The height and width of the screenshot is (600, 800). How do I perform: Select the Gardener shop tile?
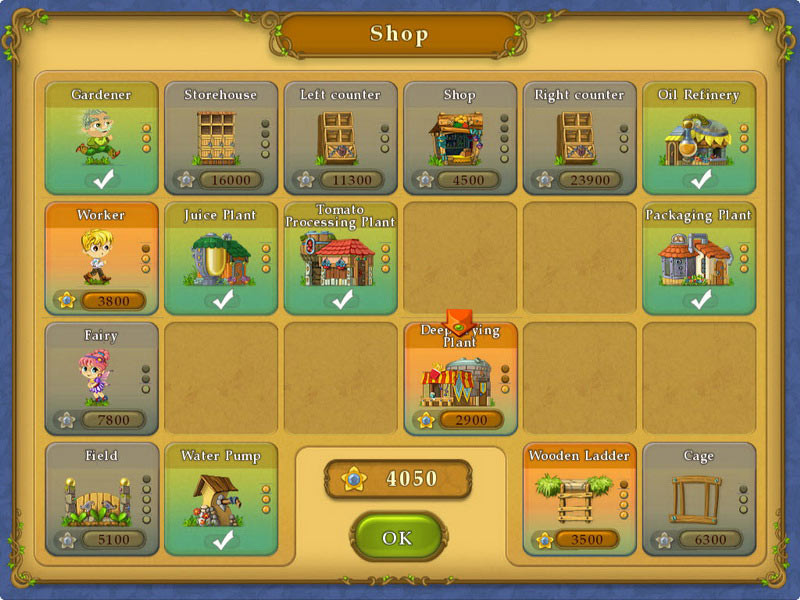101,138
